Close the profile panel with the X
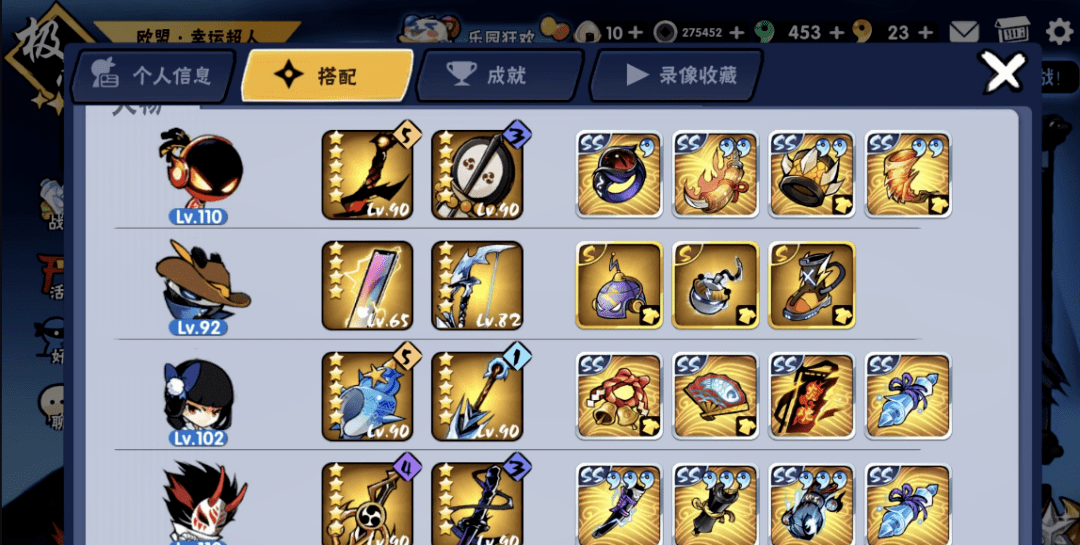Screen dimensions: 1080x545 pyautogui.click(x=1003, y=71)
